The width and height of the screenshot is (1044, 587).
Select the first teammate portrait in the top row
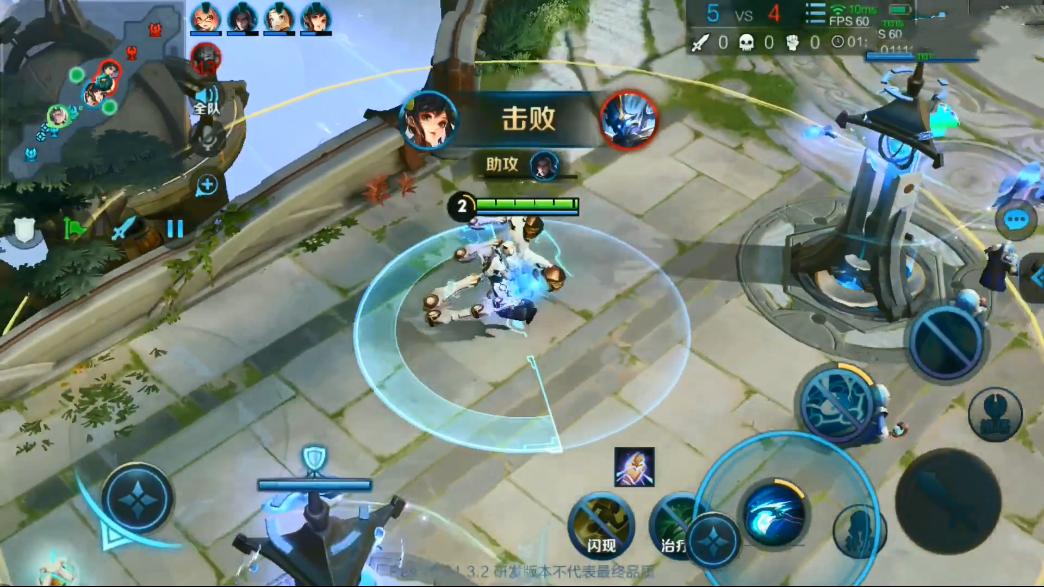pos(205,18)
